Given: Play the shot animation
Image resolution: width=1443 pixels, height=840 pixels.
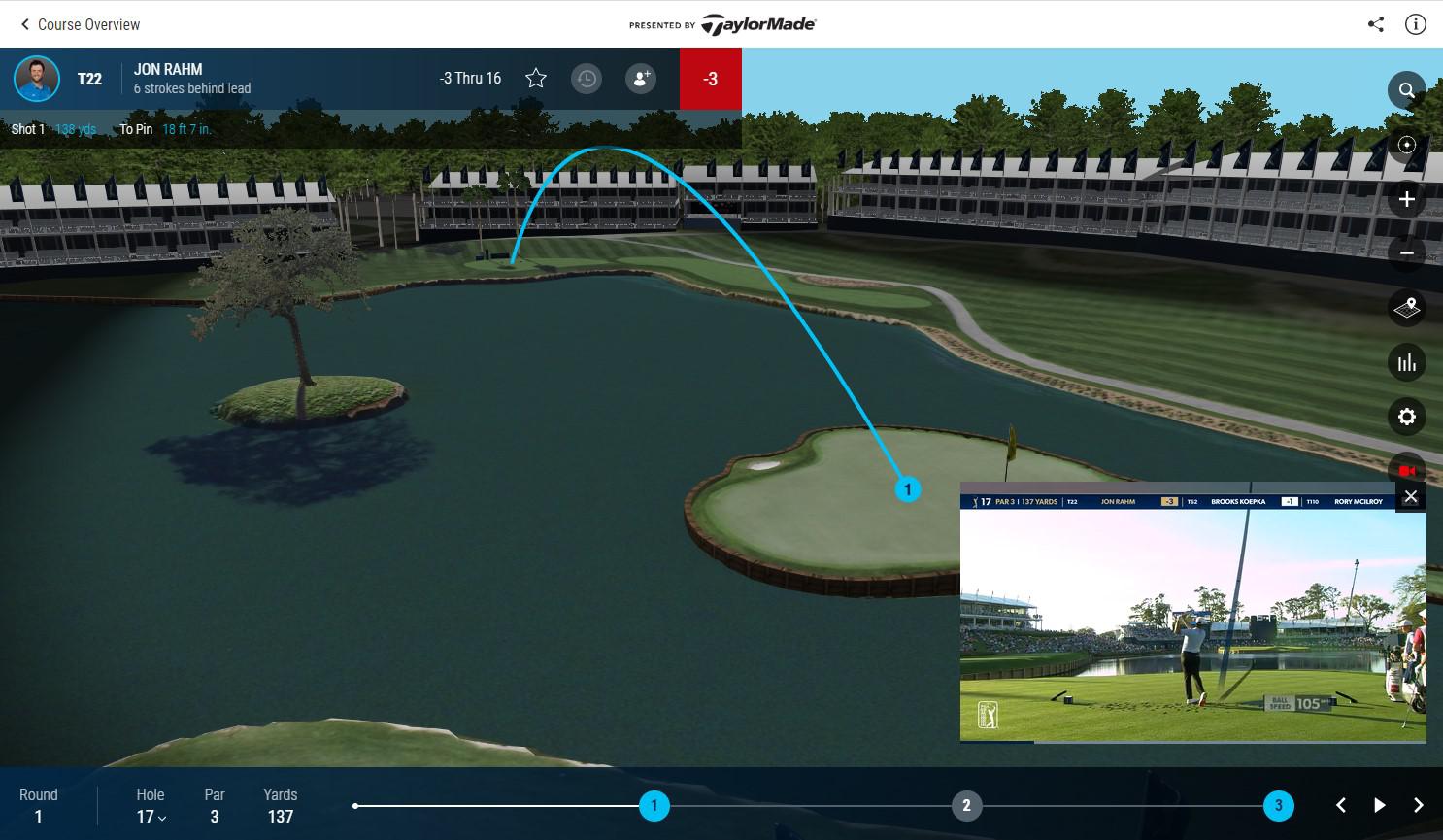Looking at the screenshot, I should [1379, 805].
